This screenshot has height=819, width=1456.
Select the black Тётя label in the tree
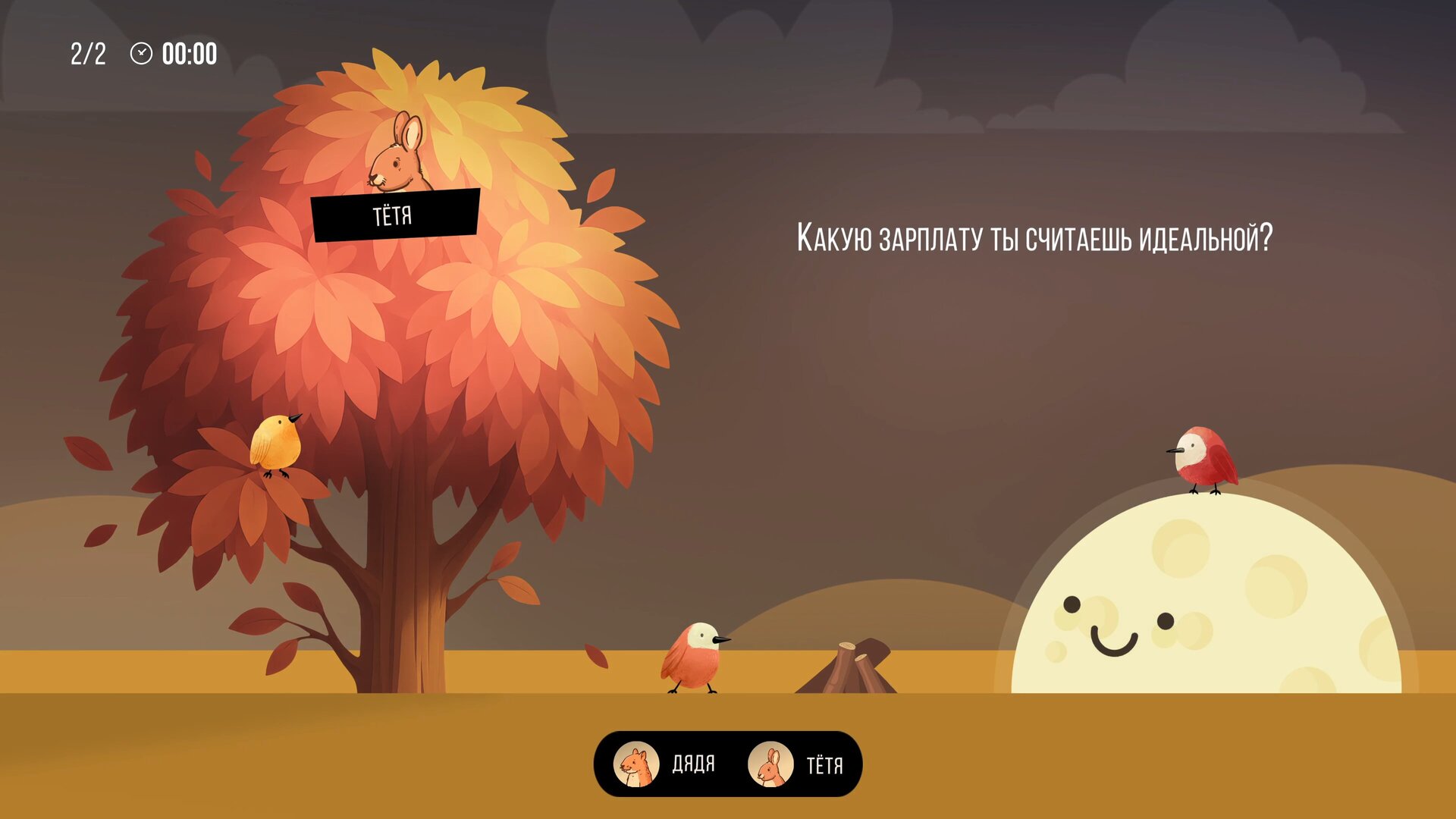[394, 215]
